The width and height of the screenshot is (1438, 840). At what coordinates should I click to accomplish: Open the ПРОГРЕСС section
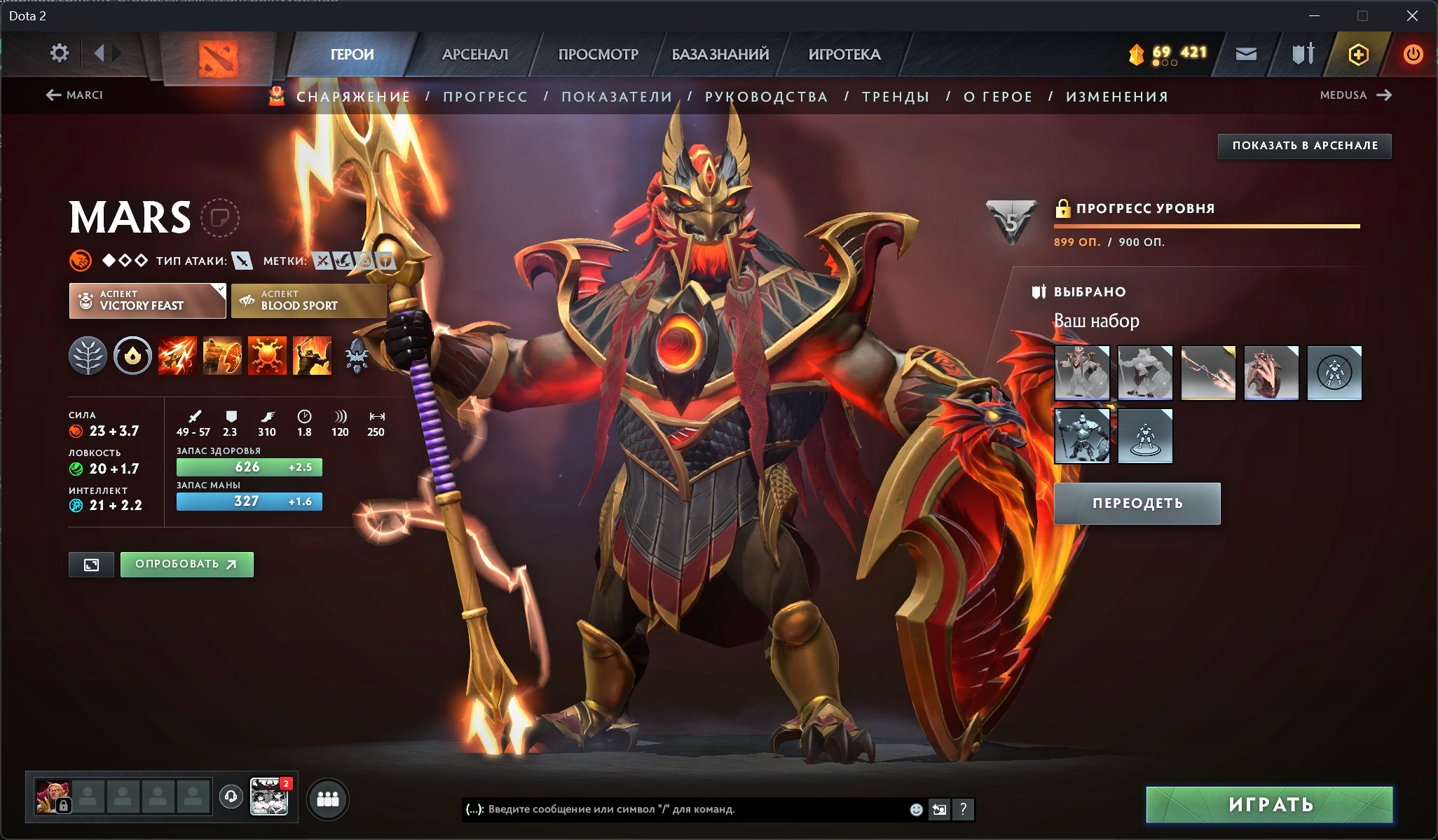coord(485,97)
